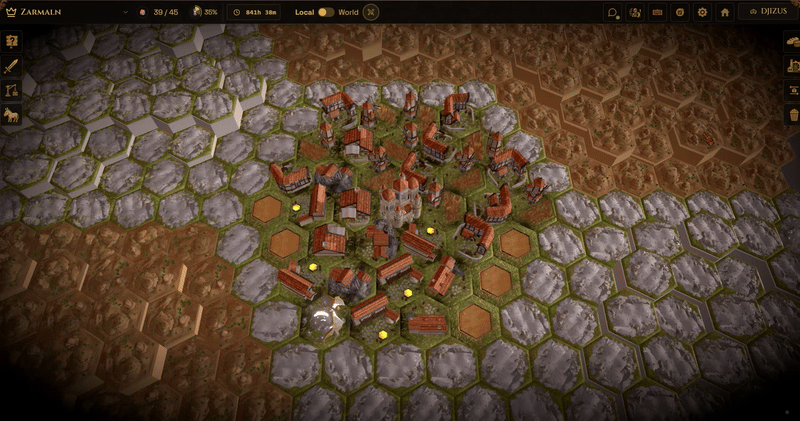Click the crane construction icon on left
This screenshot has height=421, width=800.
[12, 90]
